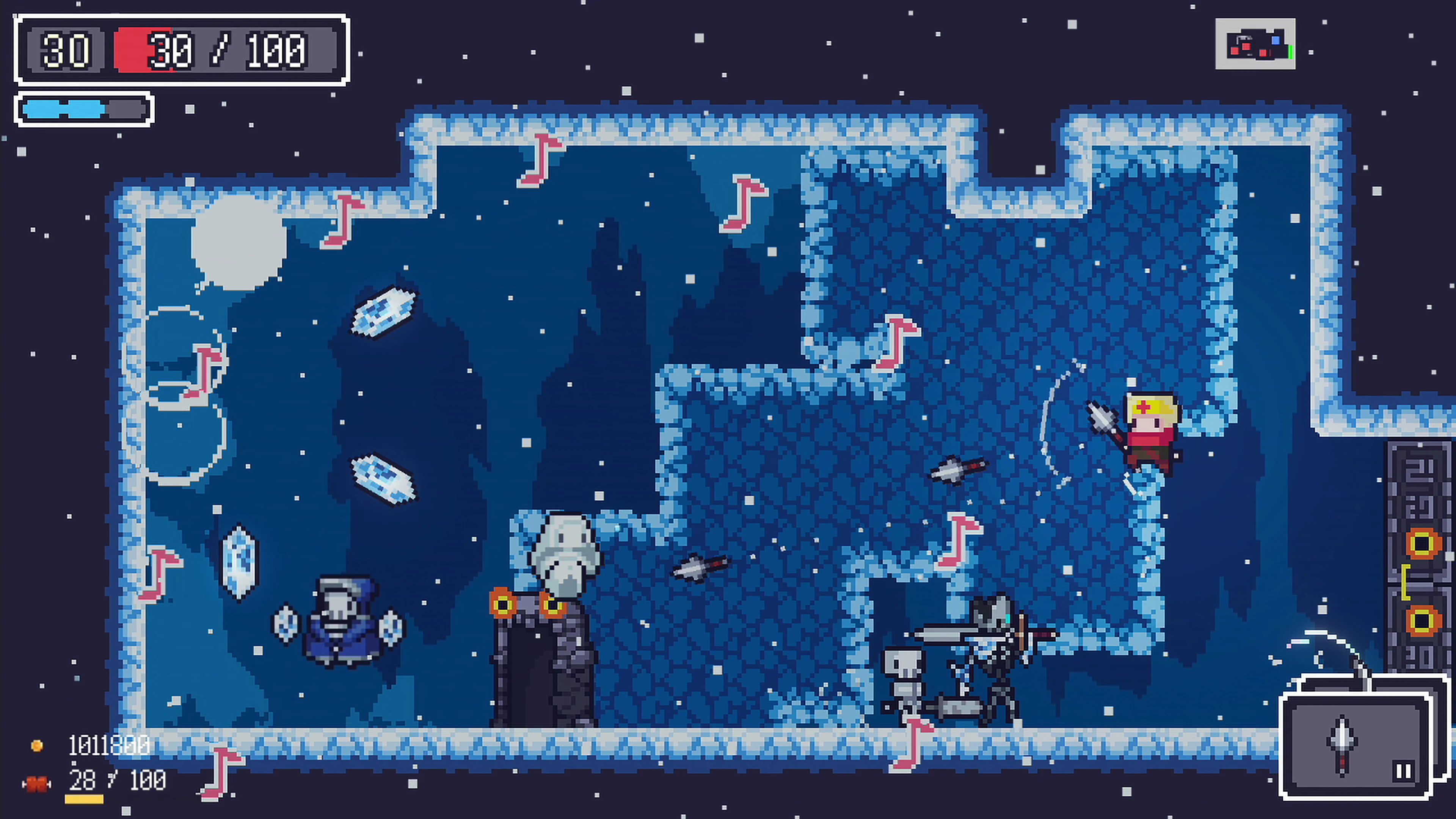The height and width of the screenshot is (819, 1456).
Task: Click the coin icon beside the score counter
Action: pos(37,746)
